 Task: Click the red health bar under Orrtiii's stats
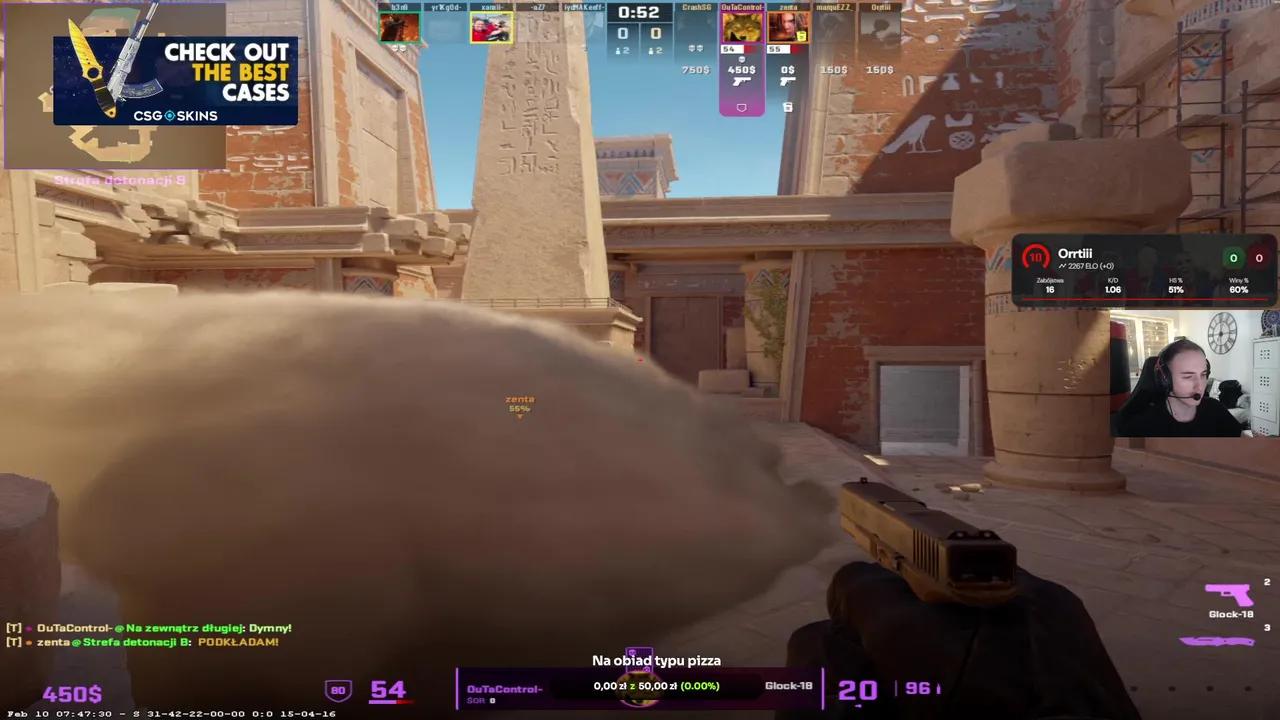coord(1145,300)
